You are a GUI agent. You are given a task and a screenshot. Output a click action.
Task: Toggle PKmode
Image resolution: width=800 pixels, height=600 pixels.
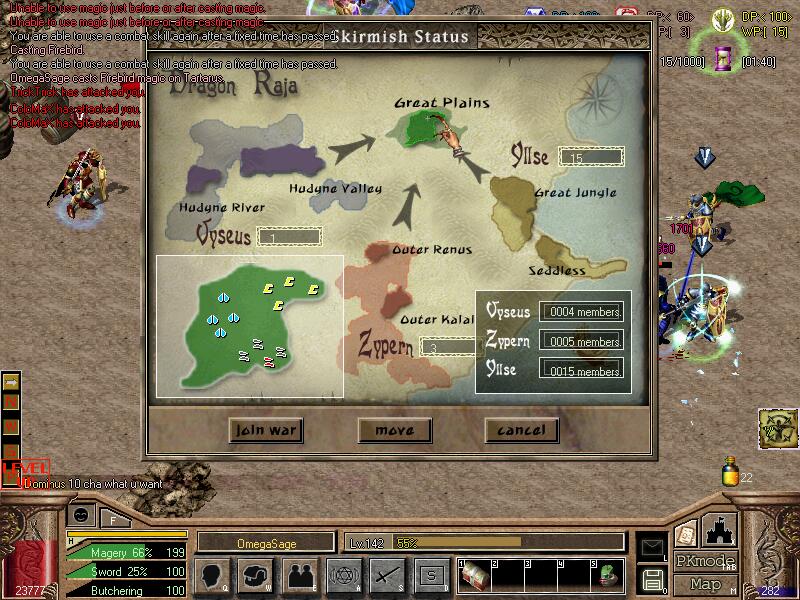(x=705, y=561)
